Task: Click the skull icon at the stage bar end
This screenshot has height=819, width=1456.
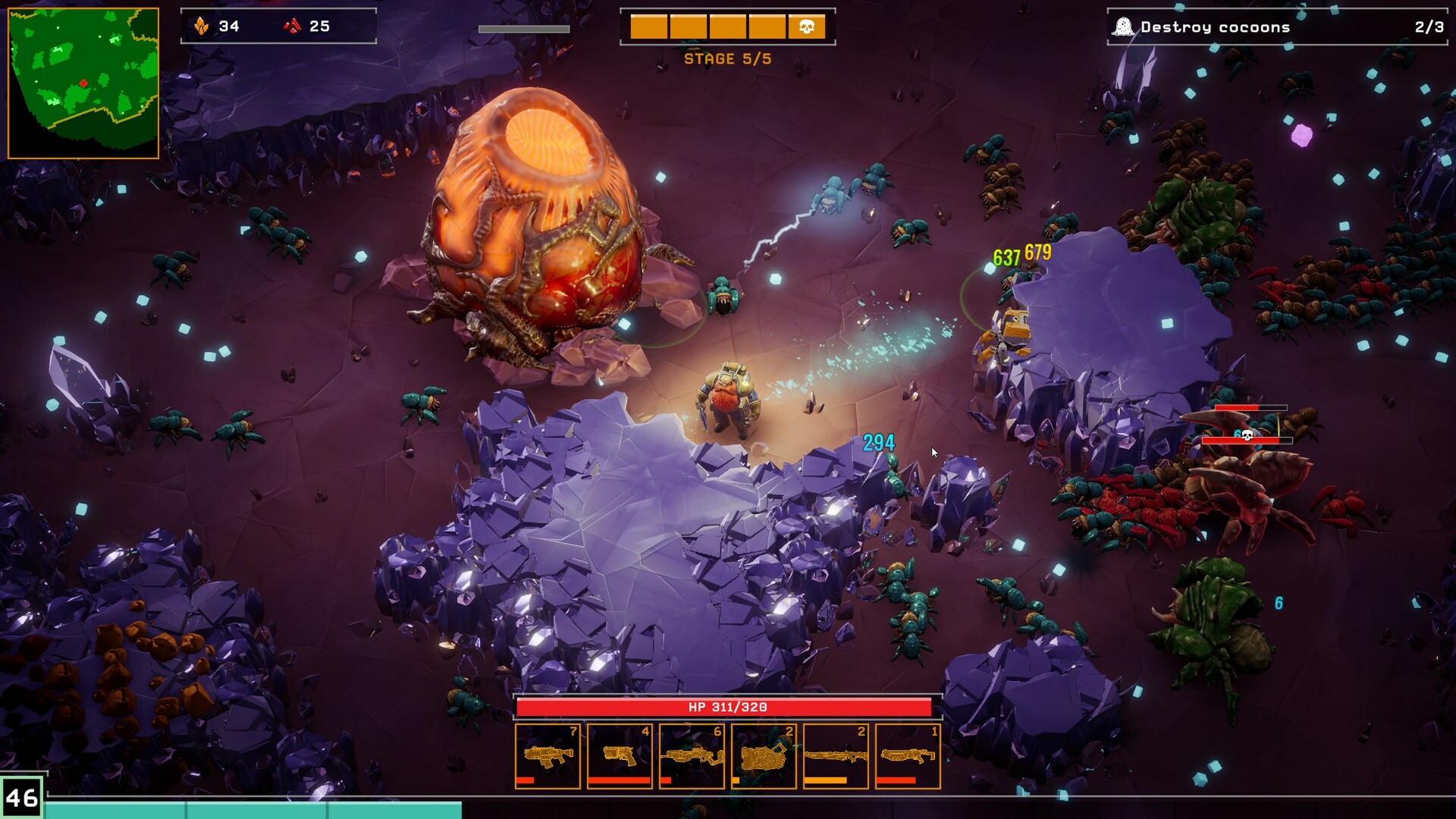Action: point(806,25)
